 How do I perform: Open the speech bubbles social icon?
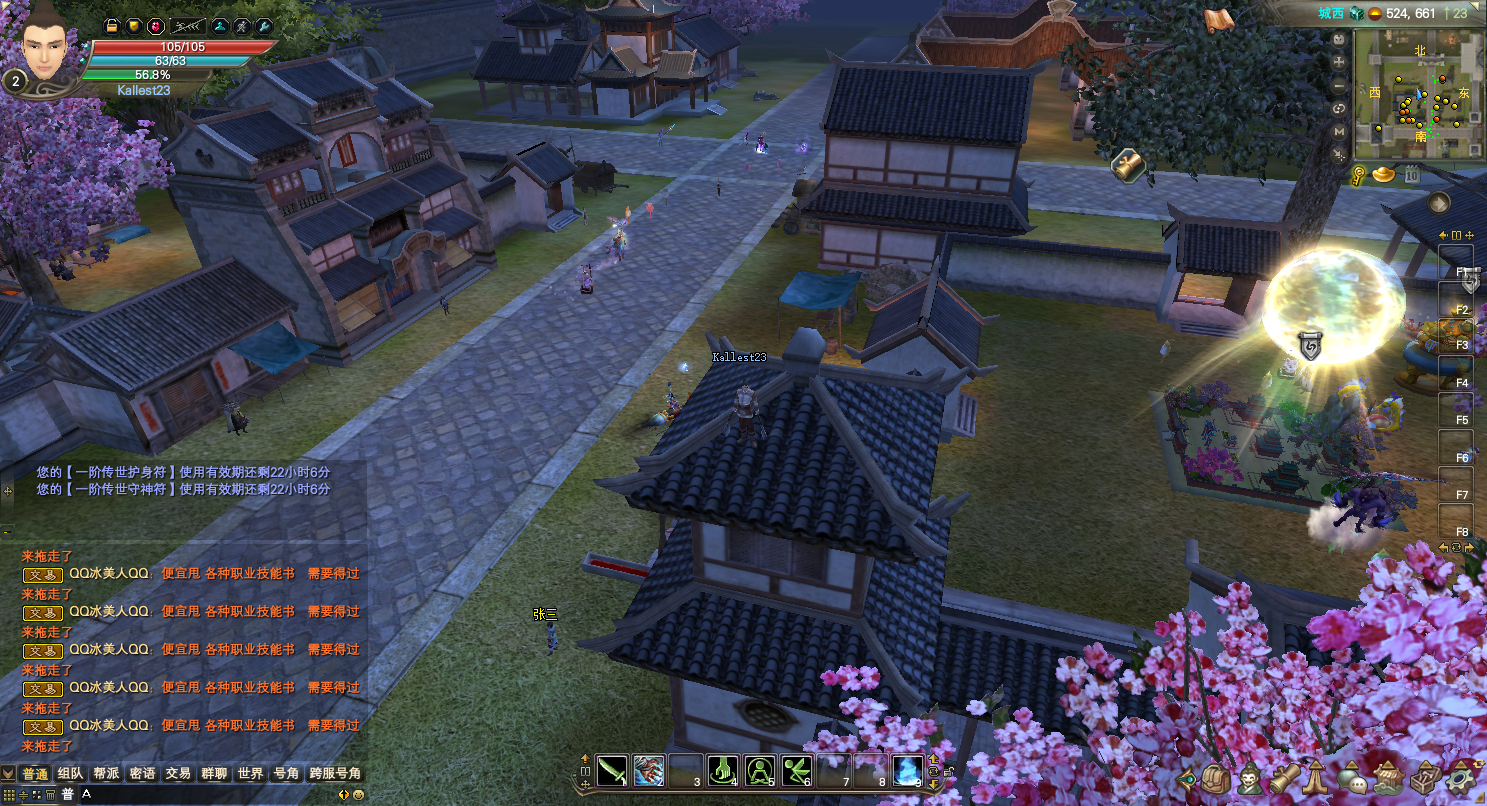click(x=1353, y=778)
